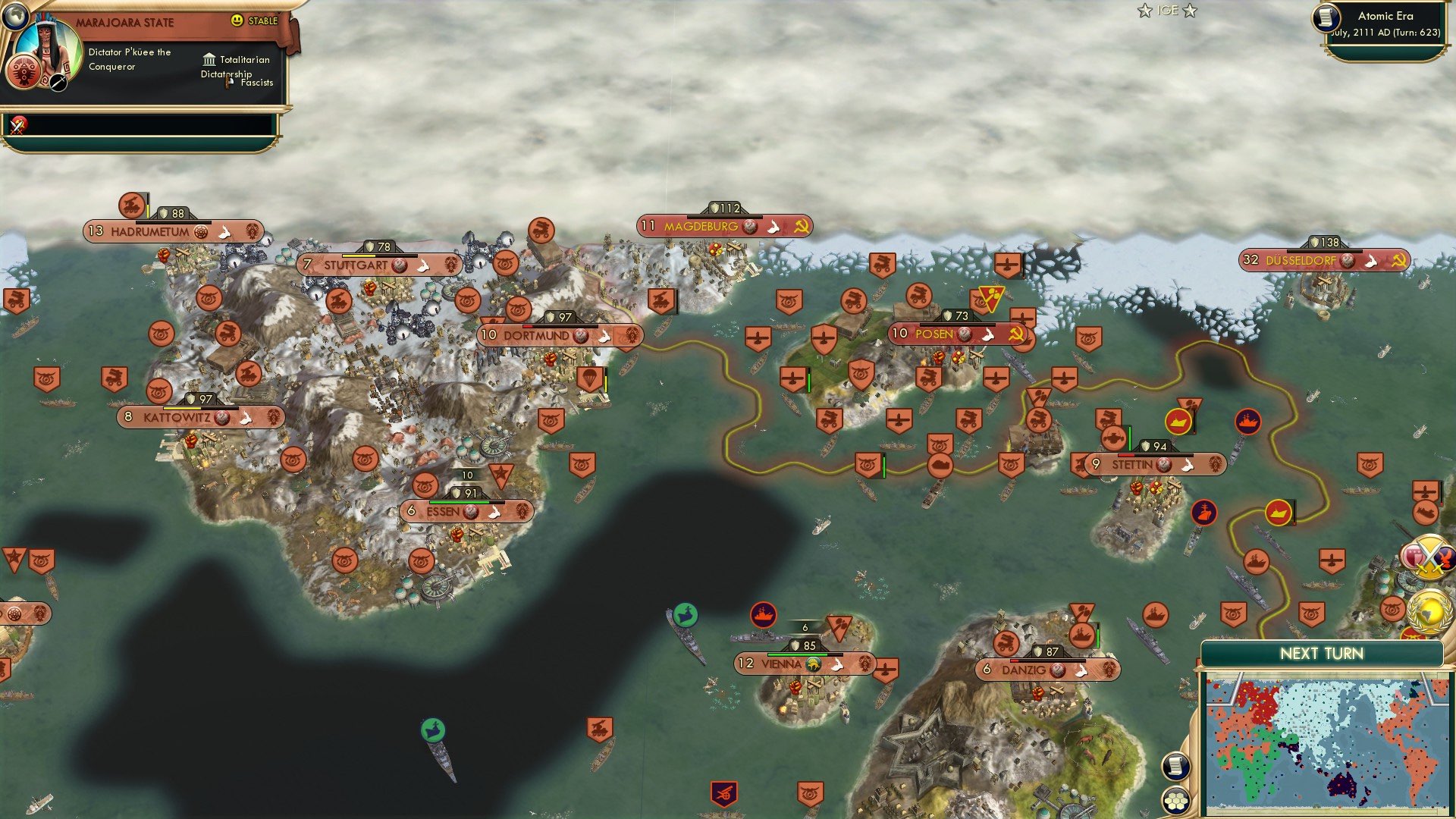Open the Düsseldorf city banner

tap(1302, 259)
